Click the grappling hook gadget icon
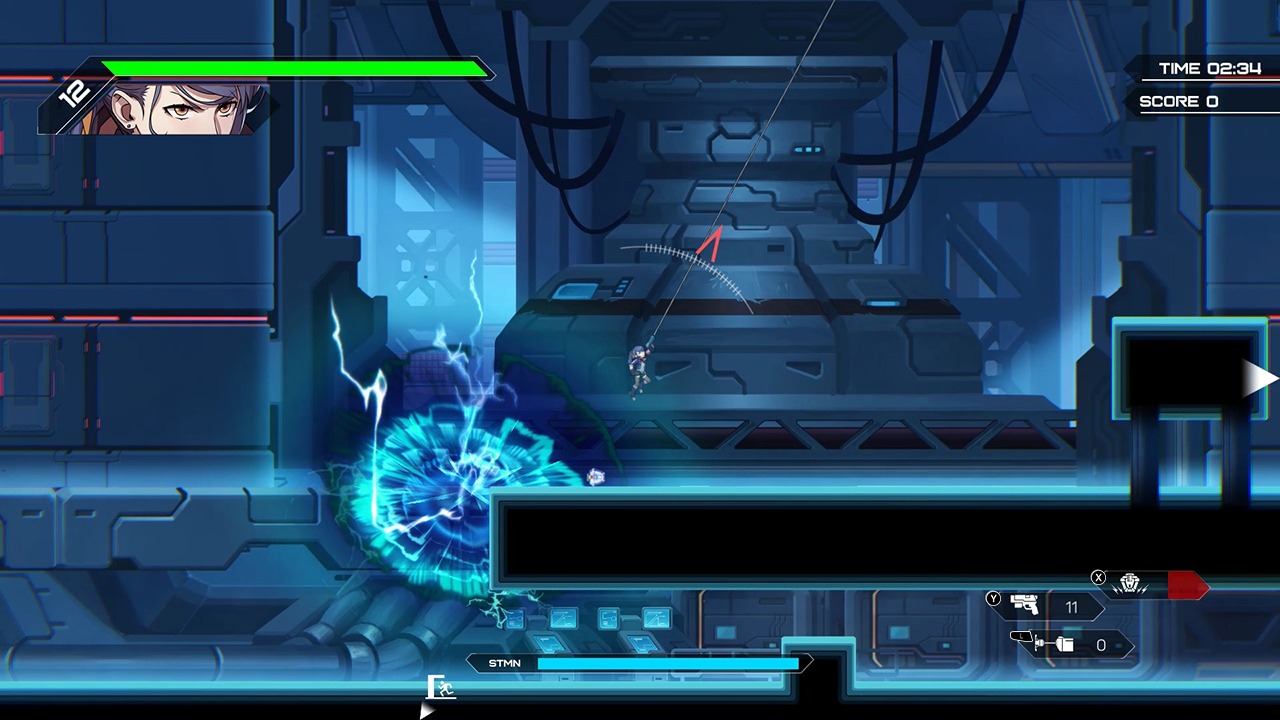The image size is (1280, 720). click(x=1055, y=645)
